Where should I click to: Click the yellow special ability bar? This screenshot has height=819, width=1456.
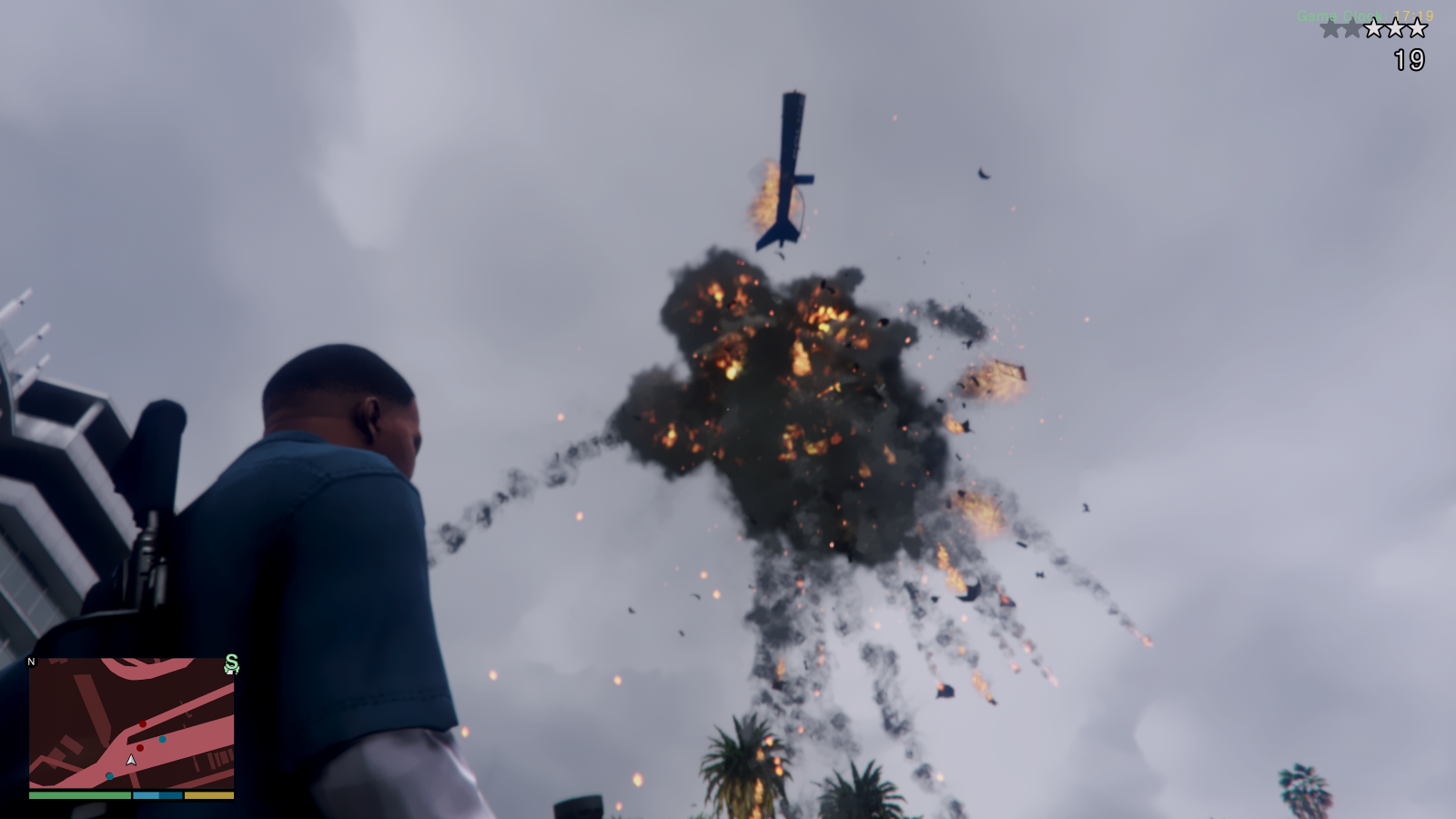click(209, 795)
